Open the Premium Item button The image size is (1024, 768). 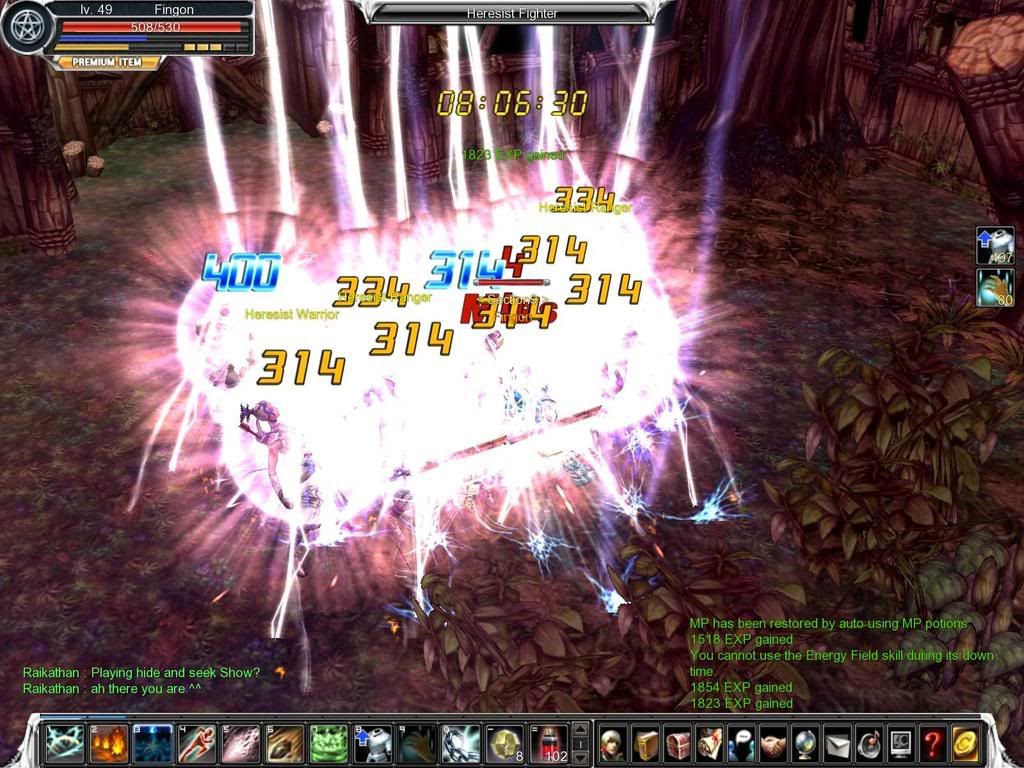point(110,62)
